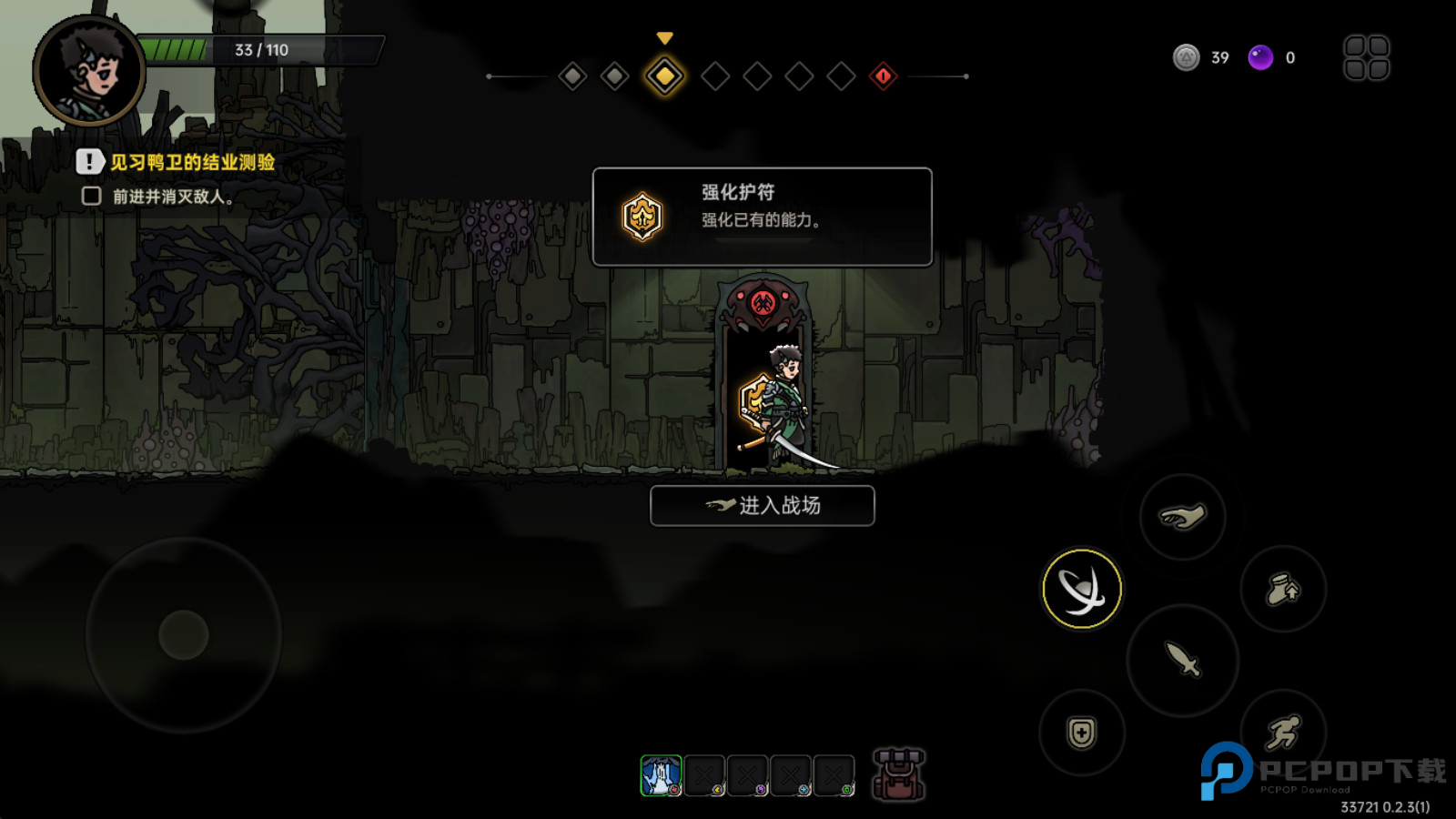The image size is (1456, 819).
Task: Open the 强化护符 buff tooltip card
Action: 761,217
